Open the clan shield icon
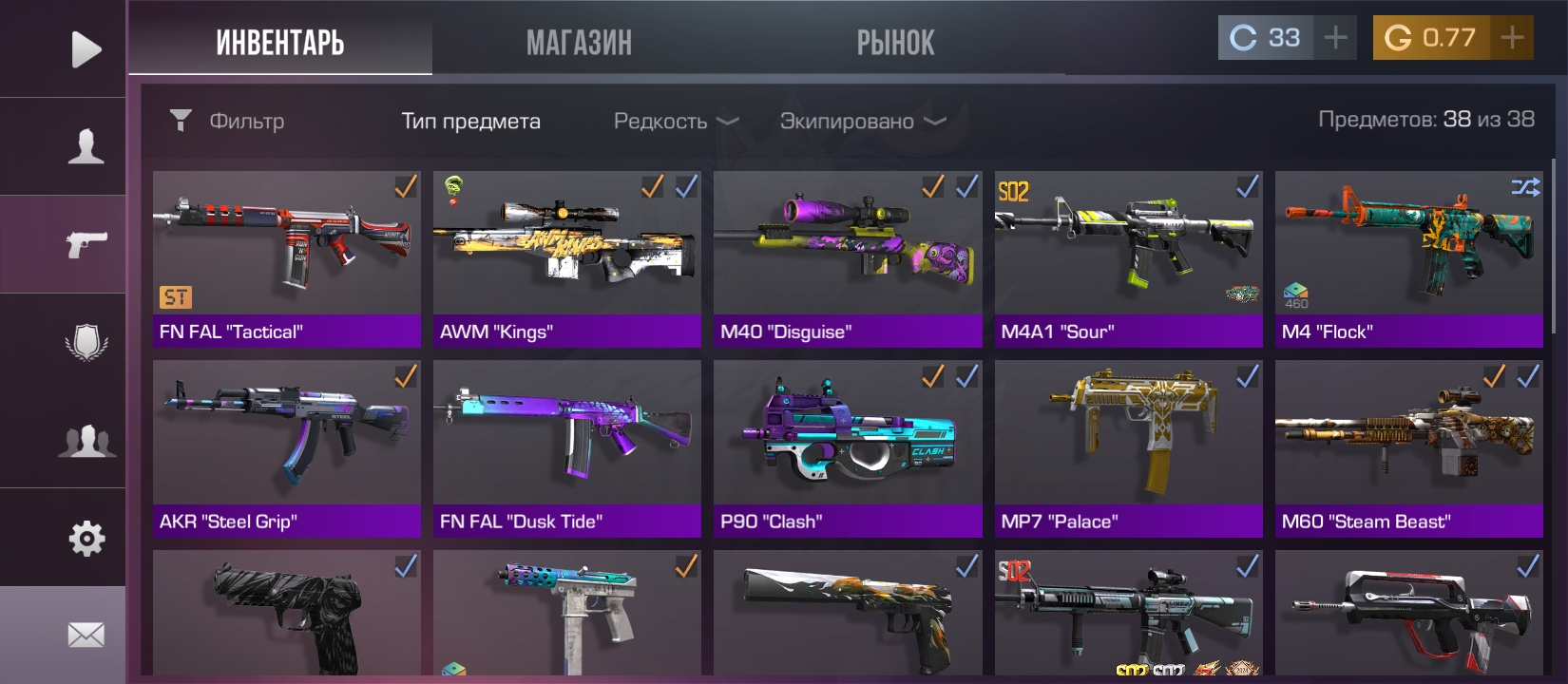This screenshot has height=684, width=1568. click(x=86, y=342)
